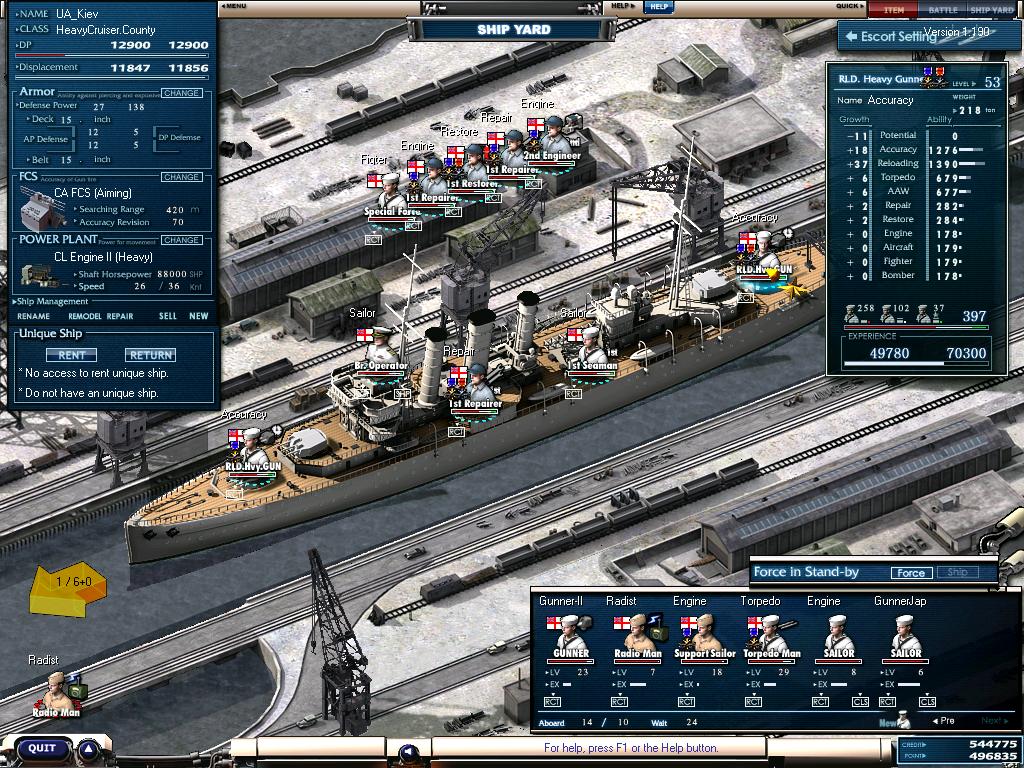The height and width of the screenshot is (768, 1024).
Task: Change the ship's Armor setup
Action: pos(181,93)
